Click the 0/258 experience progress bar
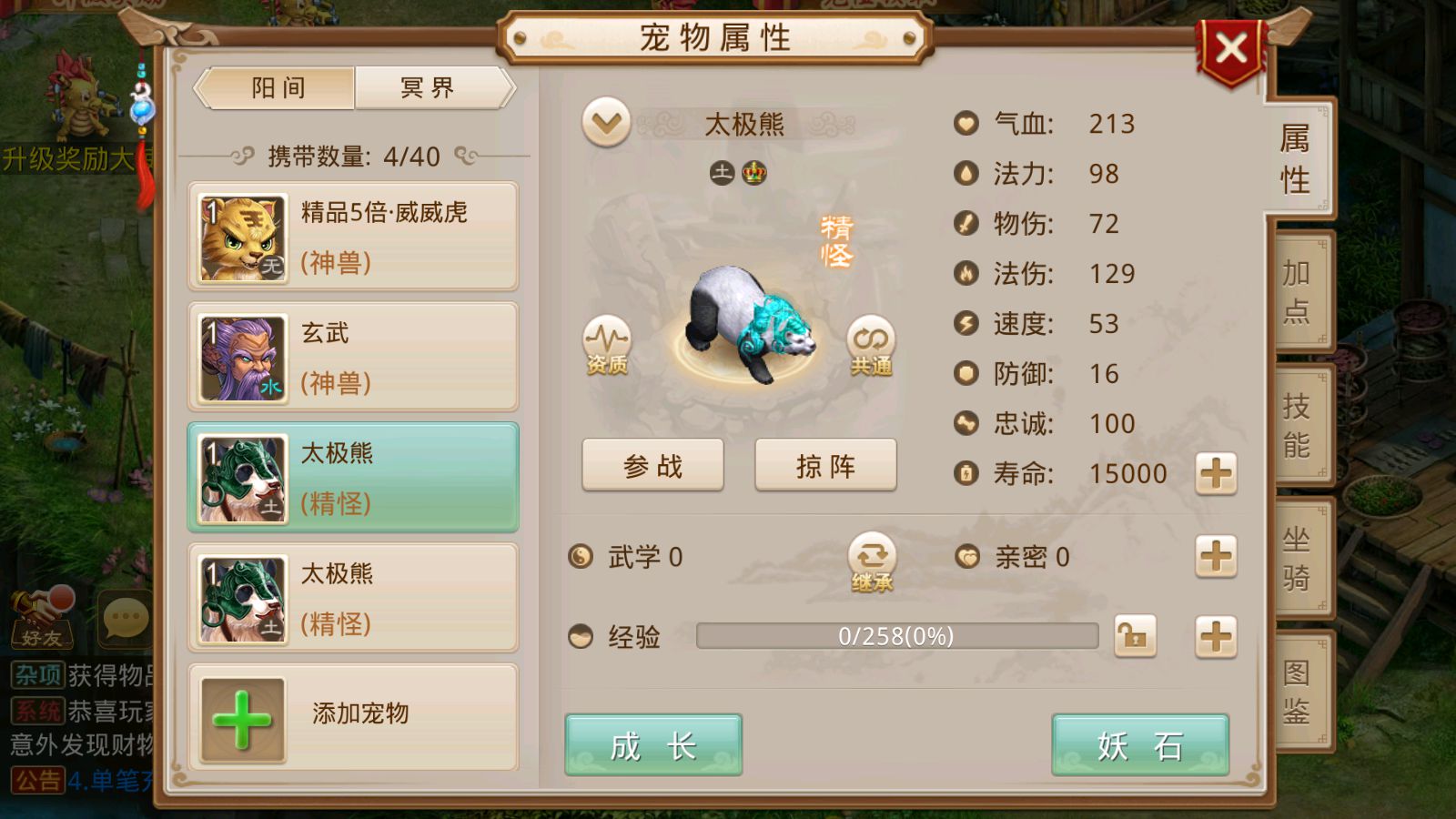 (896, 637)
